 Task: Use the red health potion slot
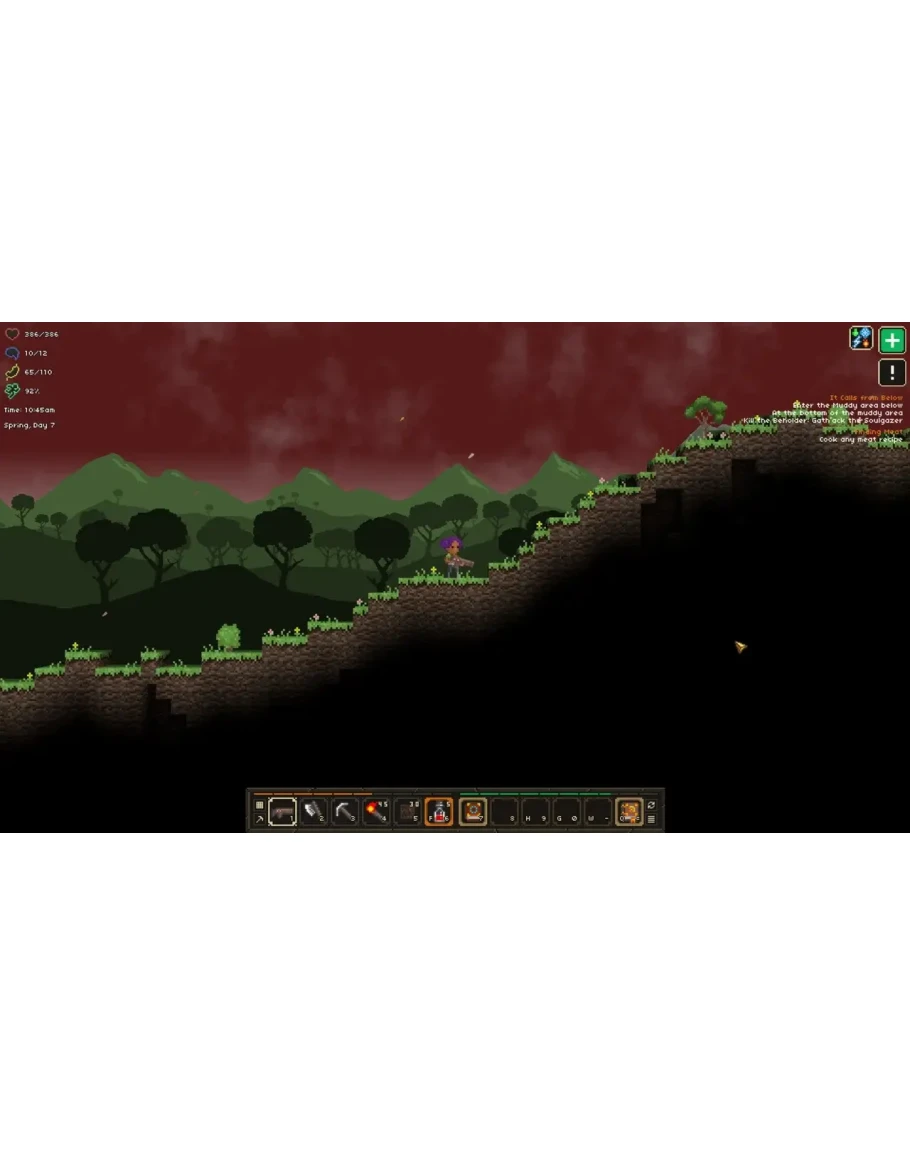pos(439,811)
